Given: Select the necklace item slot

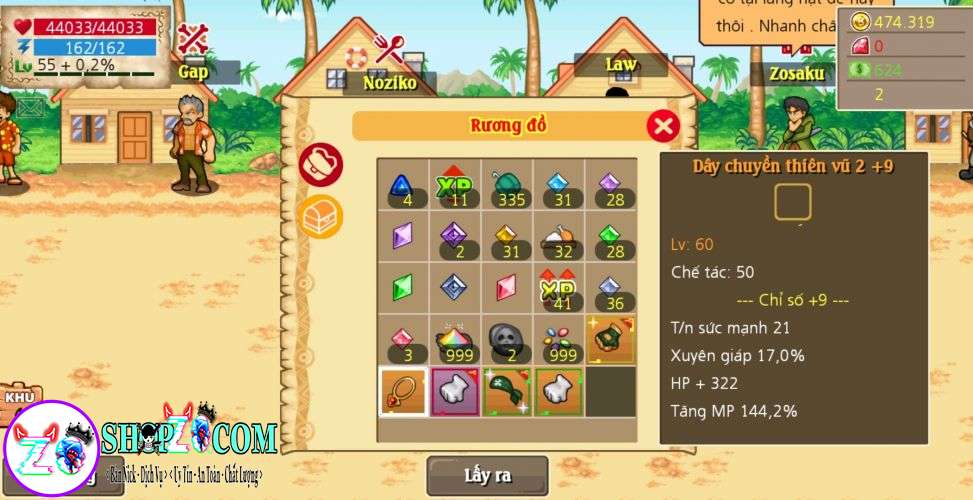Looking at the screenshot, I should pos(403,391).
